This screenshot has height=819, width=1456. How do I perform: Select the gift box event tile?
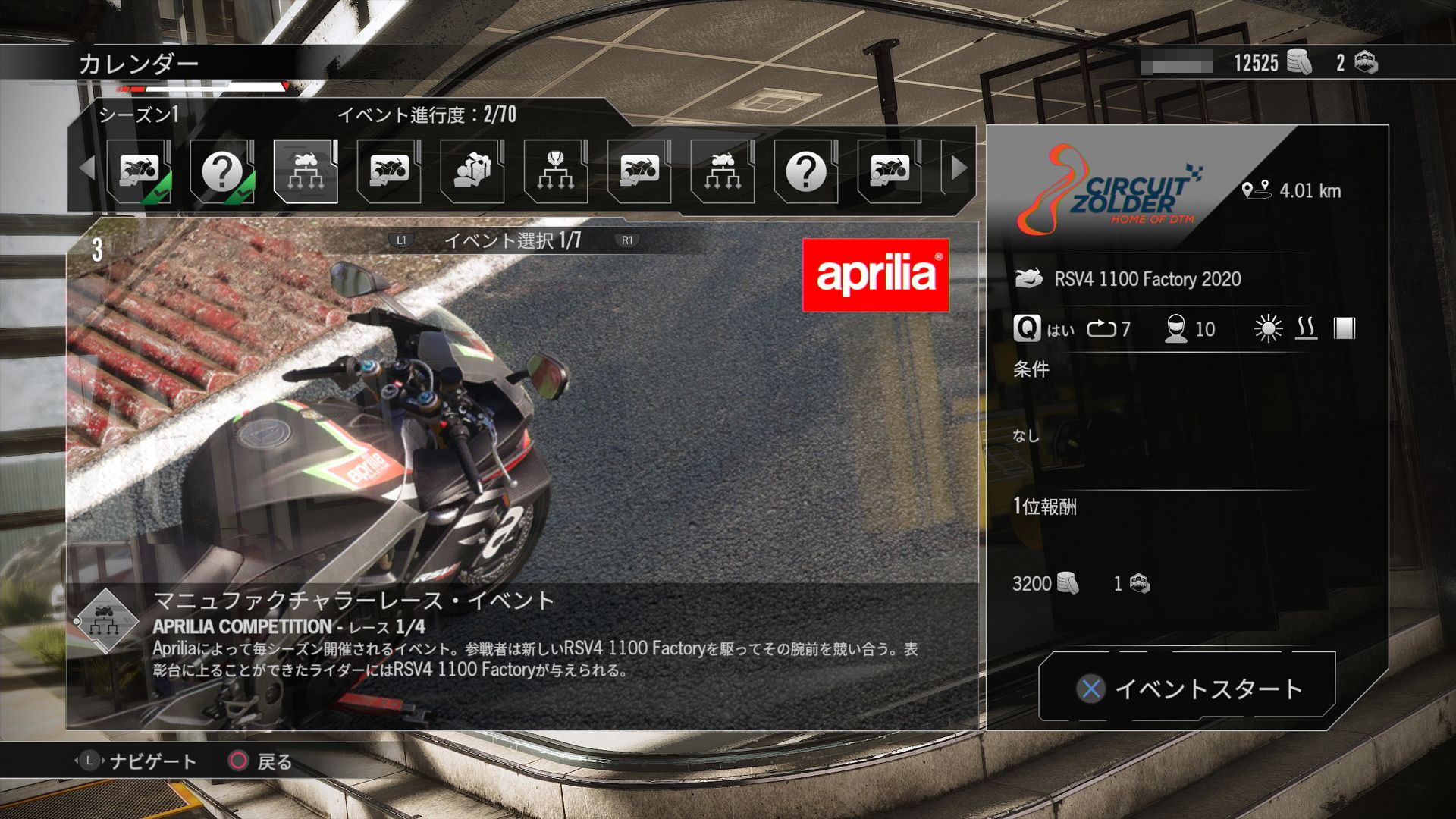pyautogui.click(x=472, y=171)
